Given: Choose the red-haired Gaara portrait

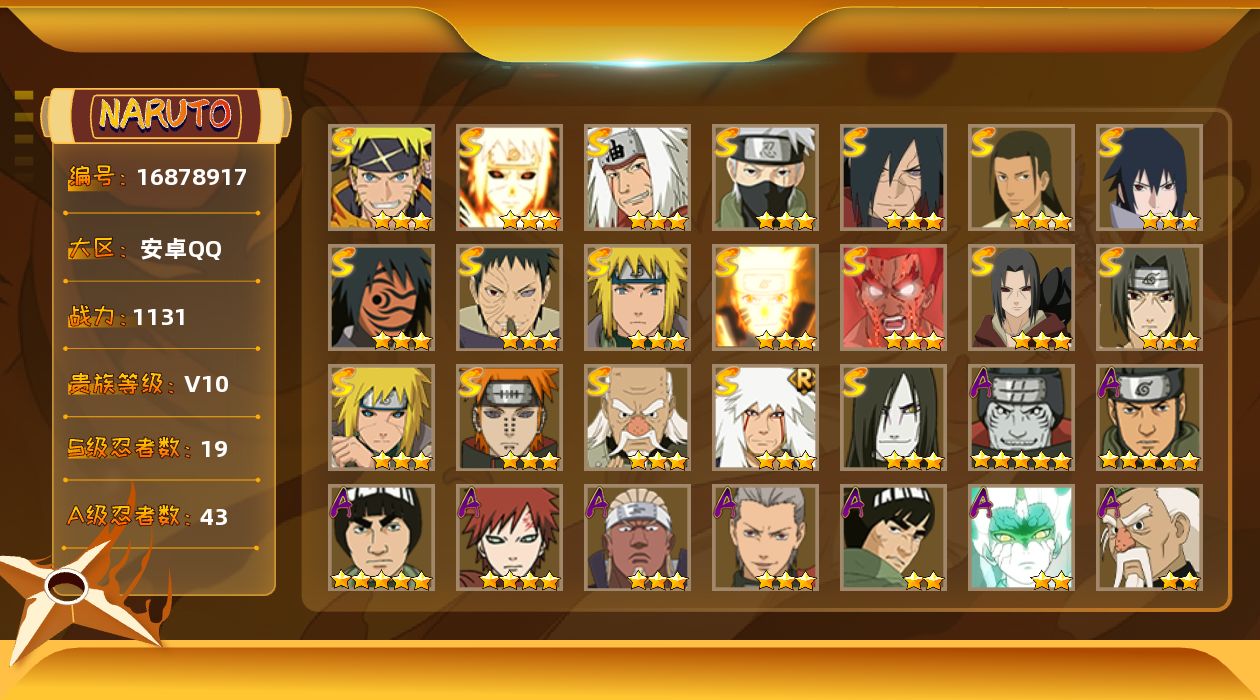Looking at the screenshot, I should [509, 537].
